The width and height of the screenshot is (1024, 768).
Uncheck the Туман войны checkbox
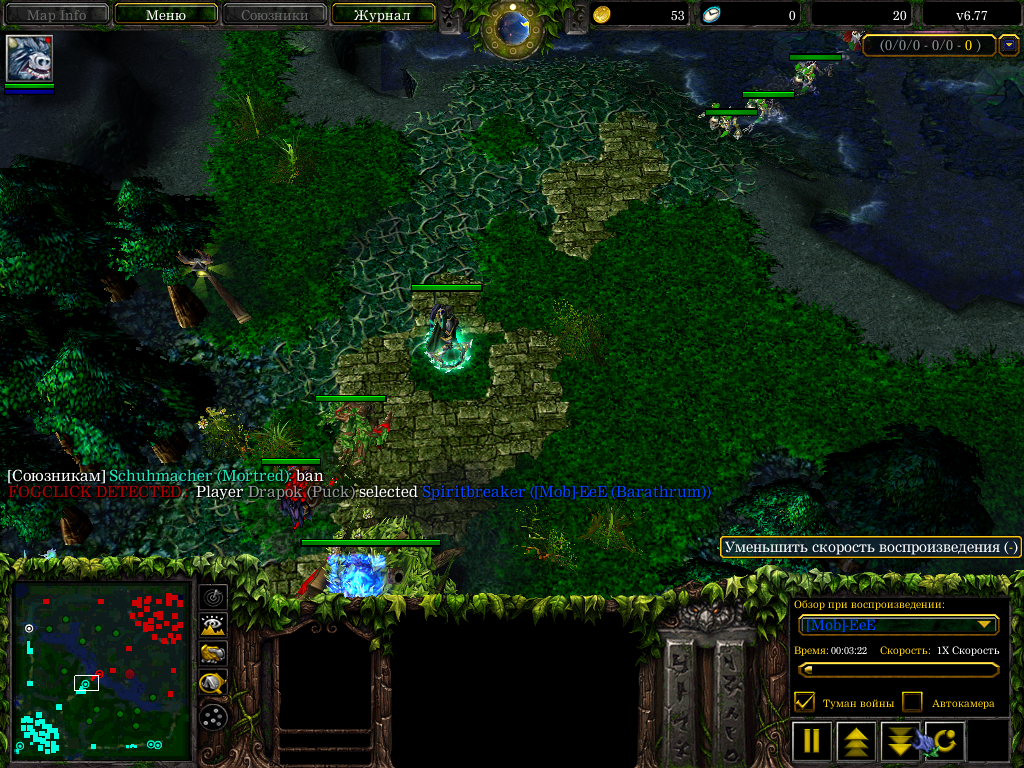tap(804, 702)
